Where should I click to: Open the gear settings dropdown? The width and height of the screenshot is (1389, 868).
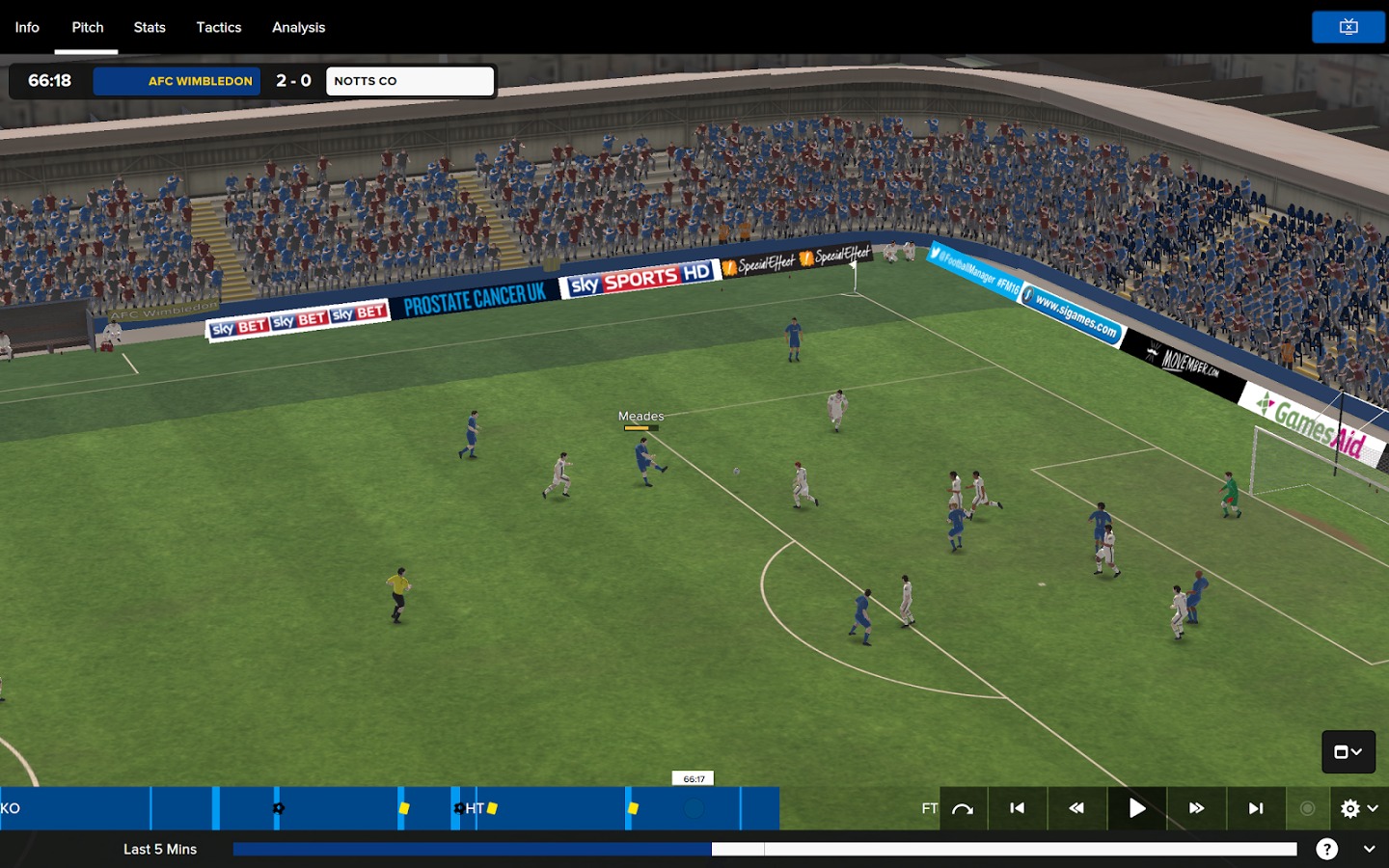(x=1358, y=808)
